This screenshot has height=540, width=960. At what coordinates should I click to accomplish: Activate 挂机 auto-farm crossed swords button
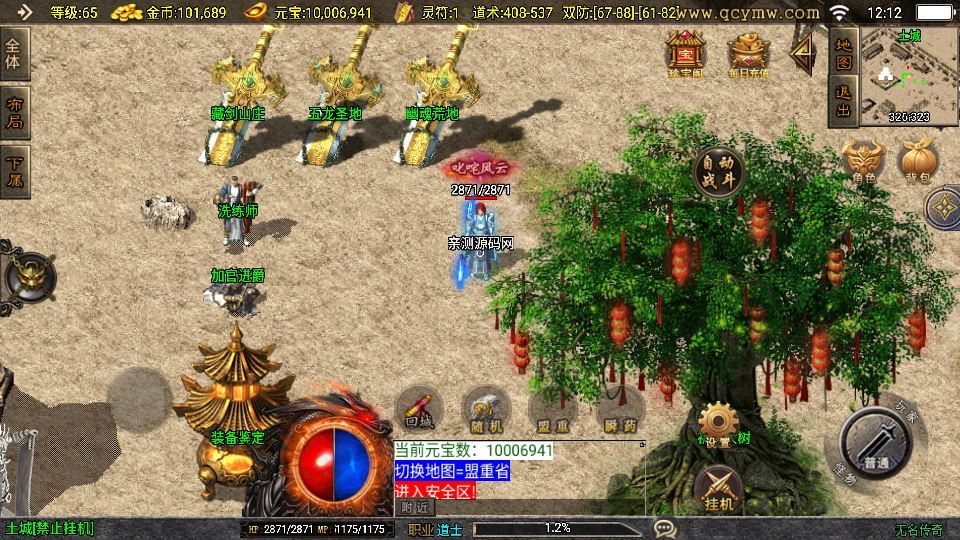pos(717,486)
